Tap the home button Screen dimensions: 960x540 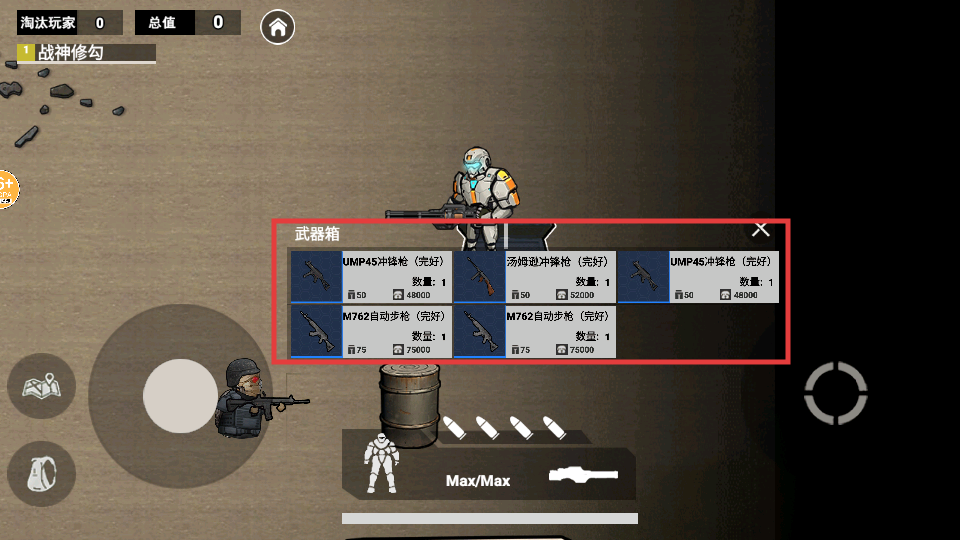coord(277,27)
